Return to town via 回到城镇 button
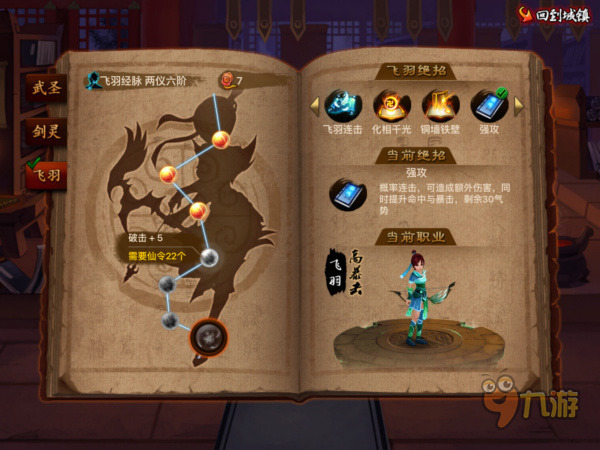The height and width of the screenshot is (450, 600). [553, 15]
